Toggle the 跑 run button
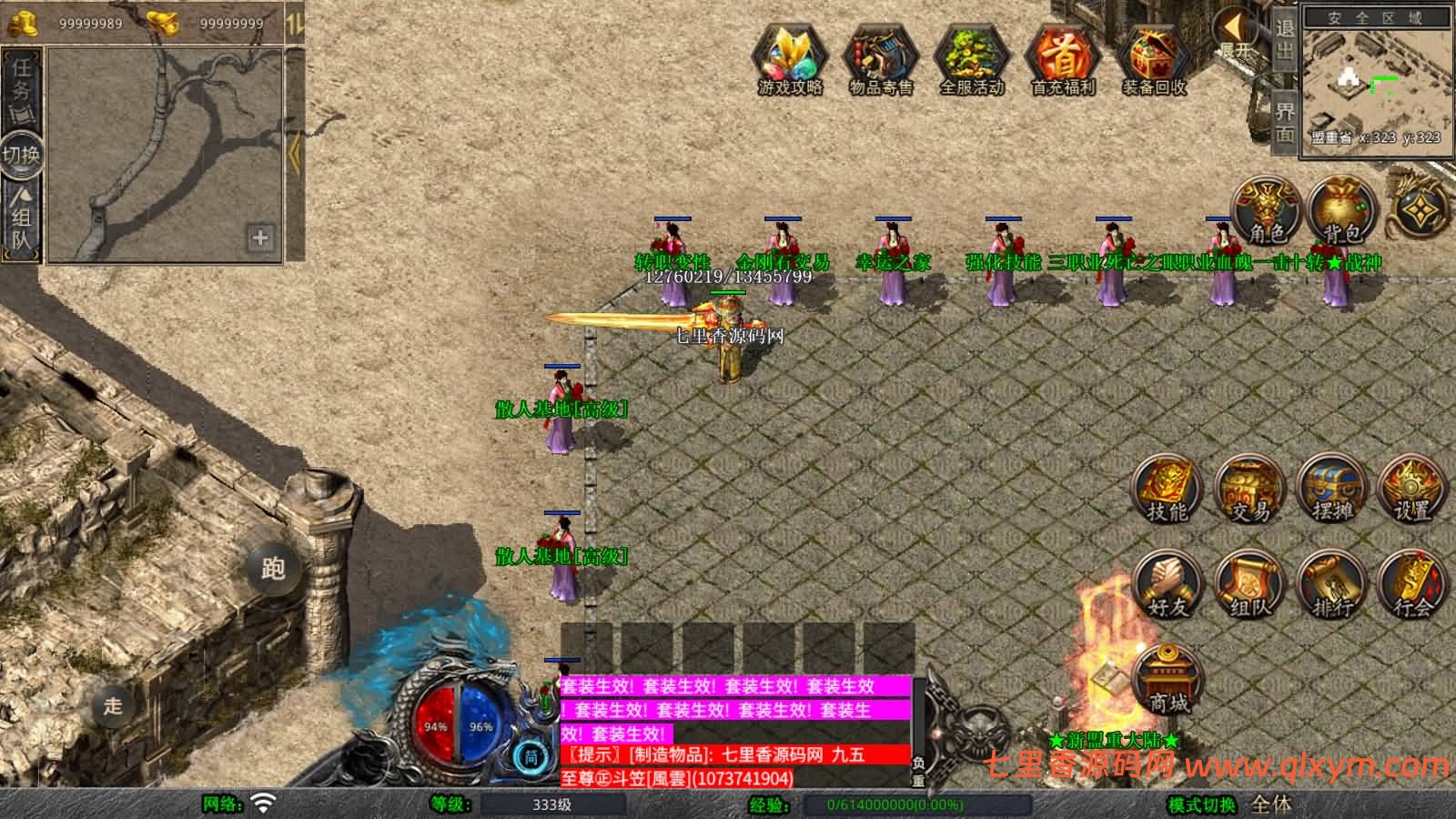This screenshot has height=819, width=1456. click(x=273, y=569)
